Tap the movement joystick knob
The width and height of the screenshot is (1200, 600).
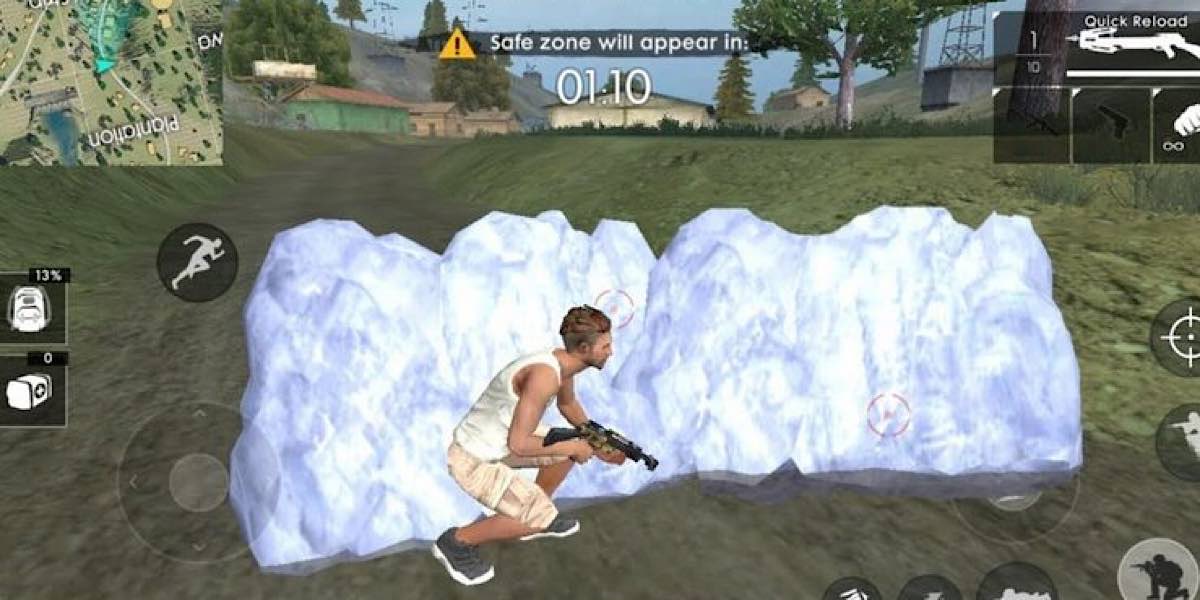(199, 483)
